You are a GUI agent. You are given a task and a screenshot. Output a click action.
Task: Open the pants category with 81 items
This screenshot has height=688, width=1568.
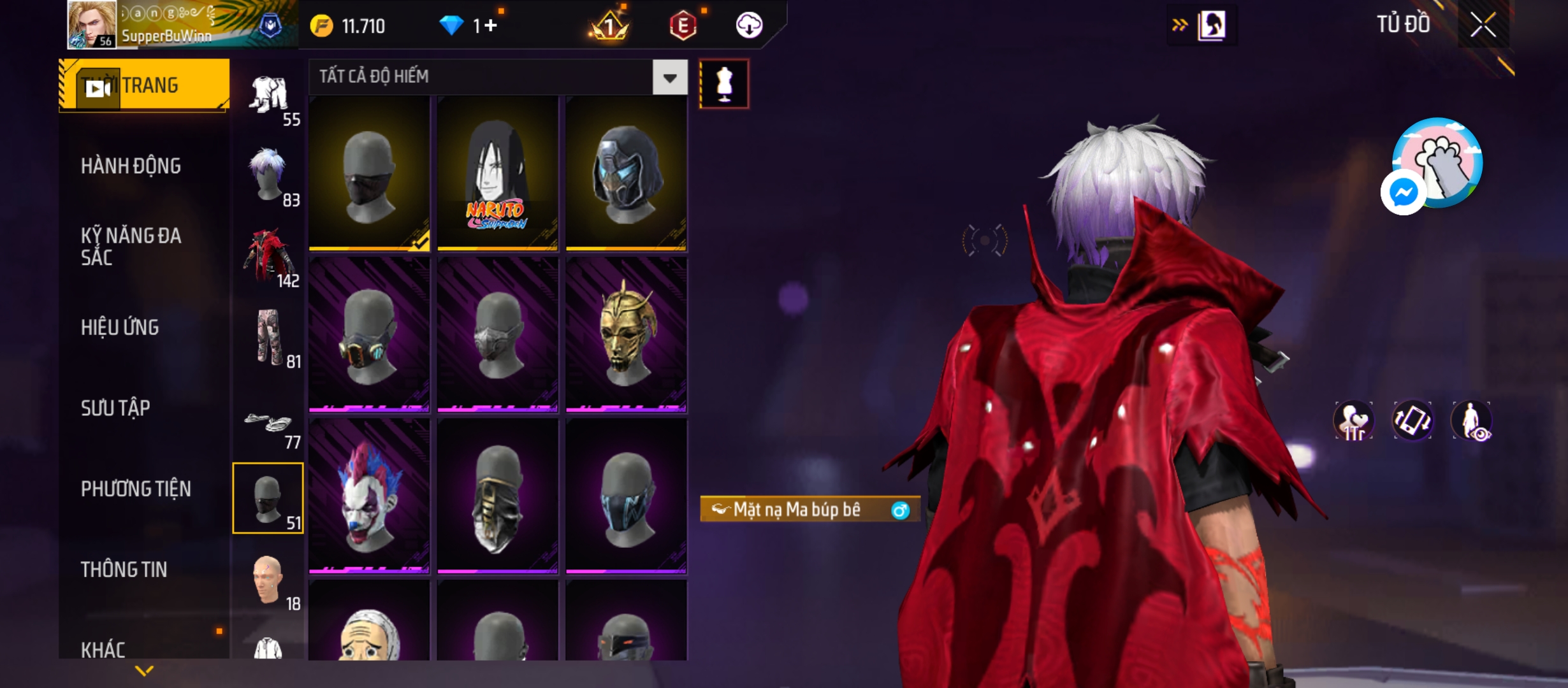click(x=269, y=337)
